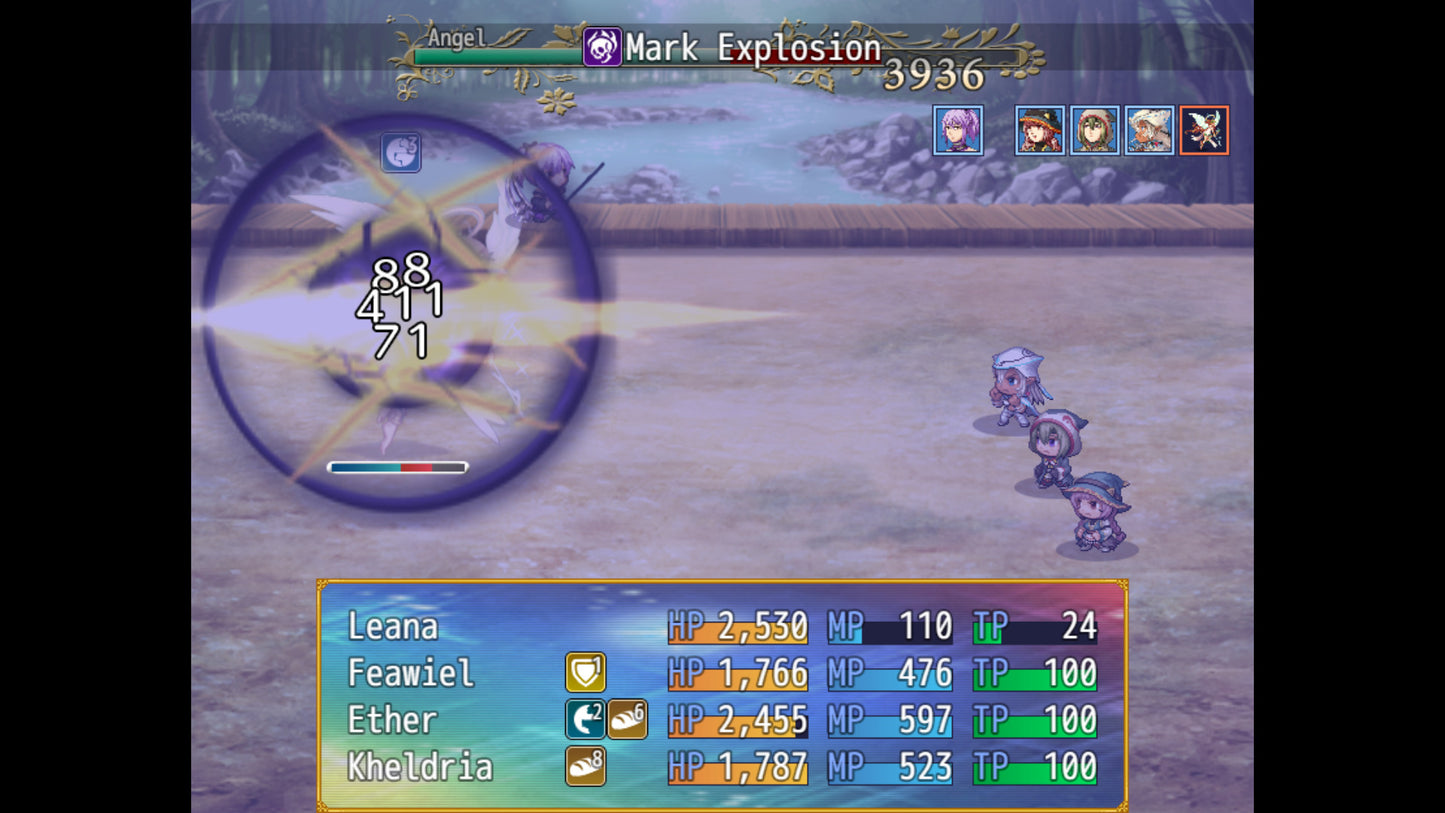Choose the white-hat dark-skinned turn portrait

1149,130
